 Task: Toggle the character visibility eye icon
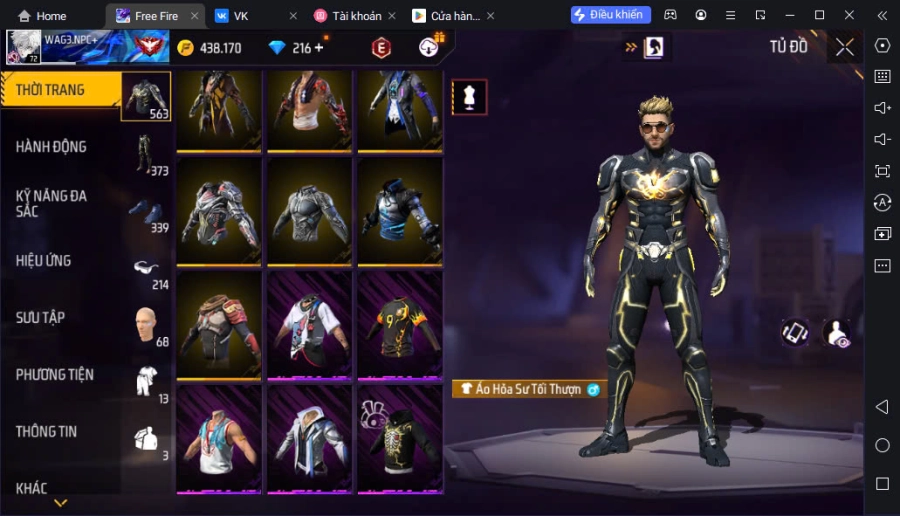pyautogui.click(x=836, y=334)
